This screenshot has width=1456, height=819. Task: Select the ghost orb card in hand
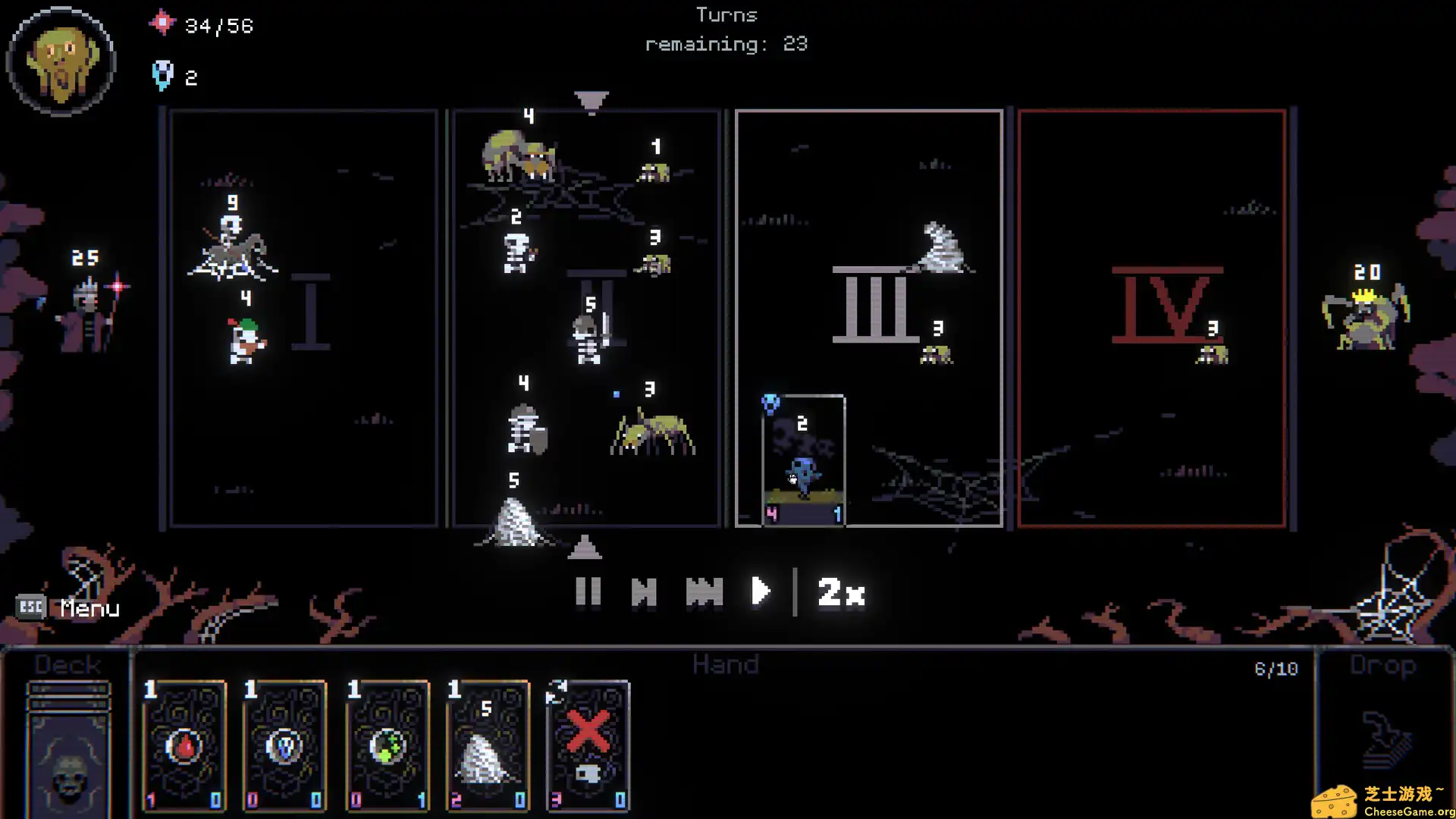coord(284,747)
